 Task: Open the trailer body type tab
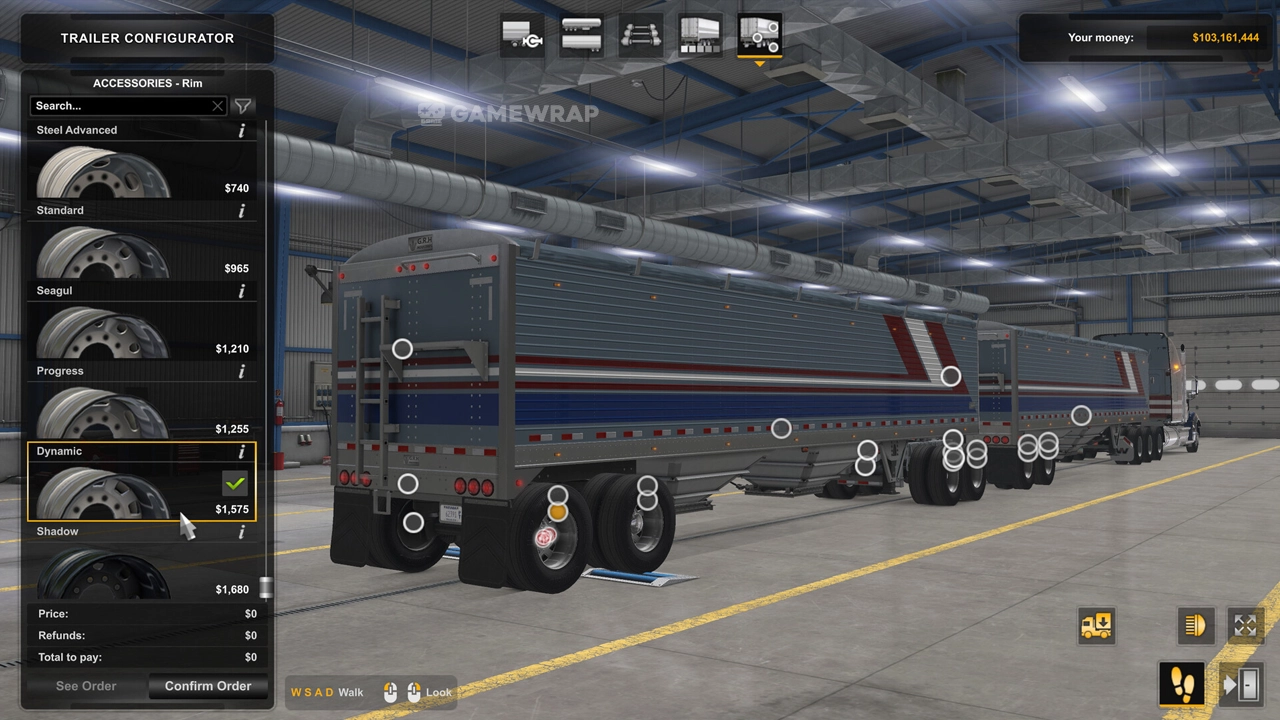(x=581, y=37)
